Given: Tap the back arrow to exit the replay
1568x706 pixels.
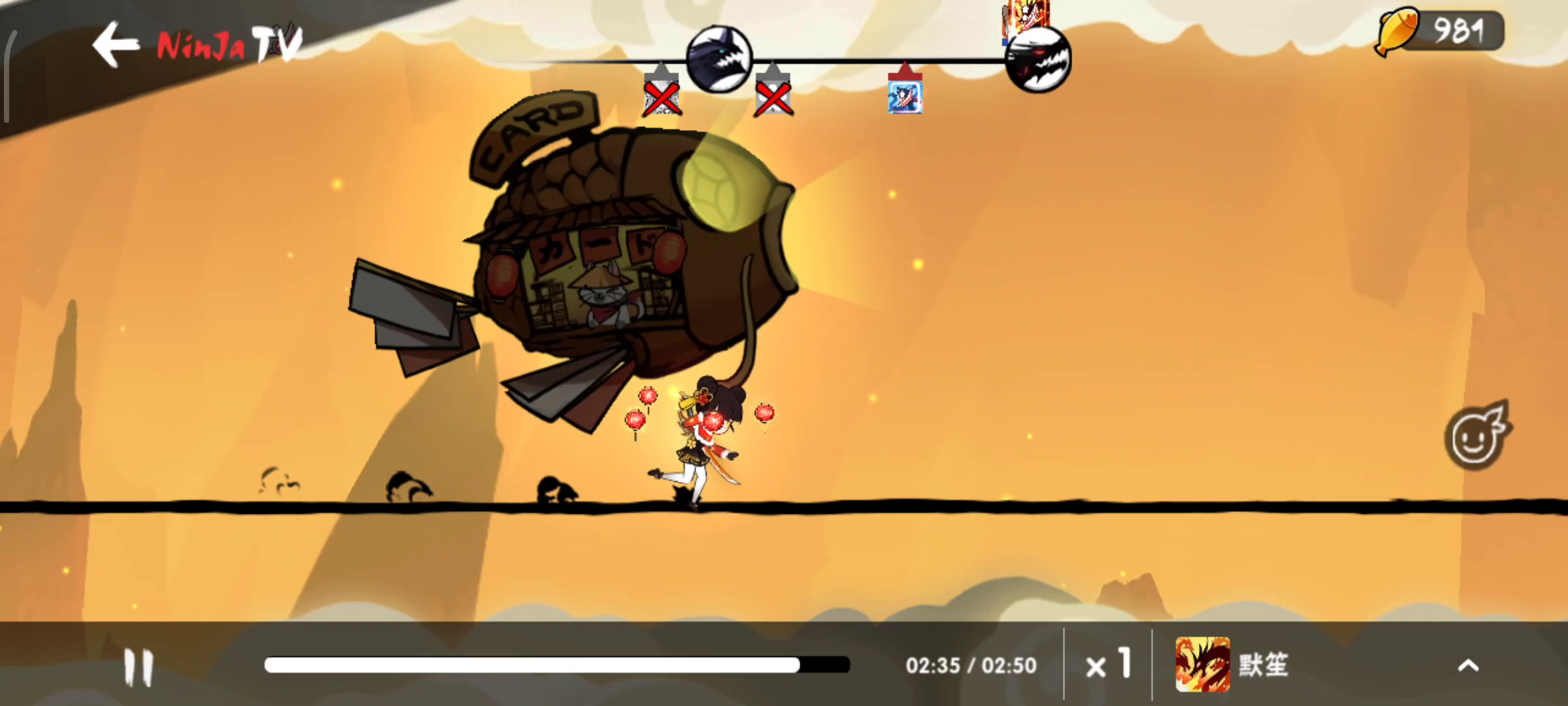Looking at the screenshot, I should pos(116,44).
